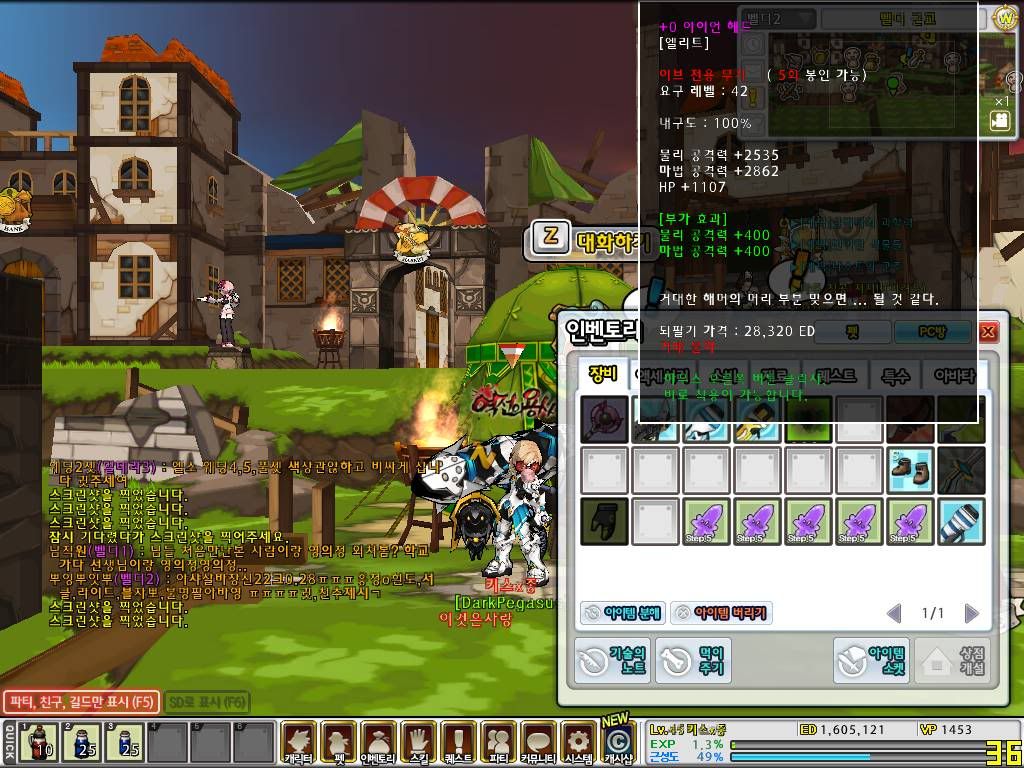1024x768 pixels.
Task: Open the 캐시샵 cash shop icon
Action: click(619, 743)
